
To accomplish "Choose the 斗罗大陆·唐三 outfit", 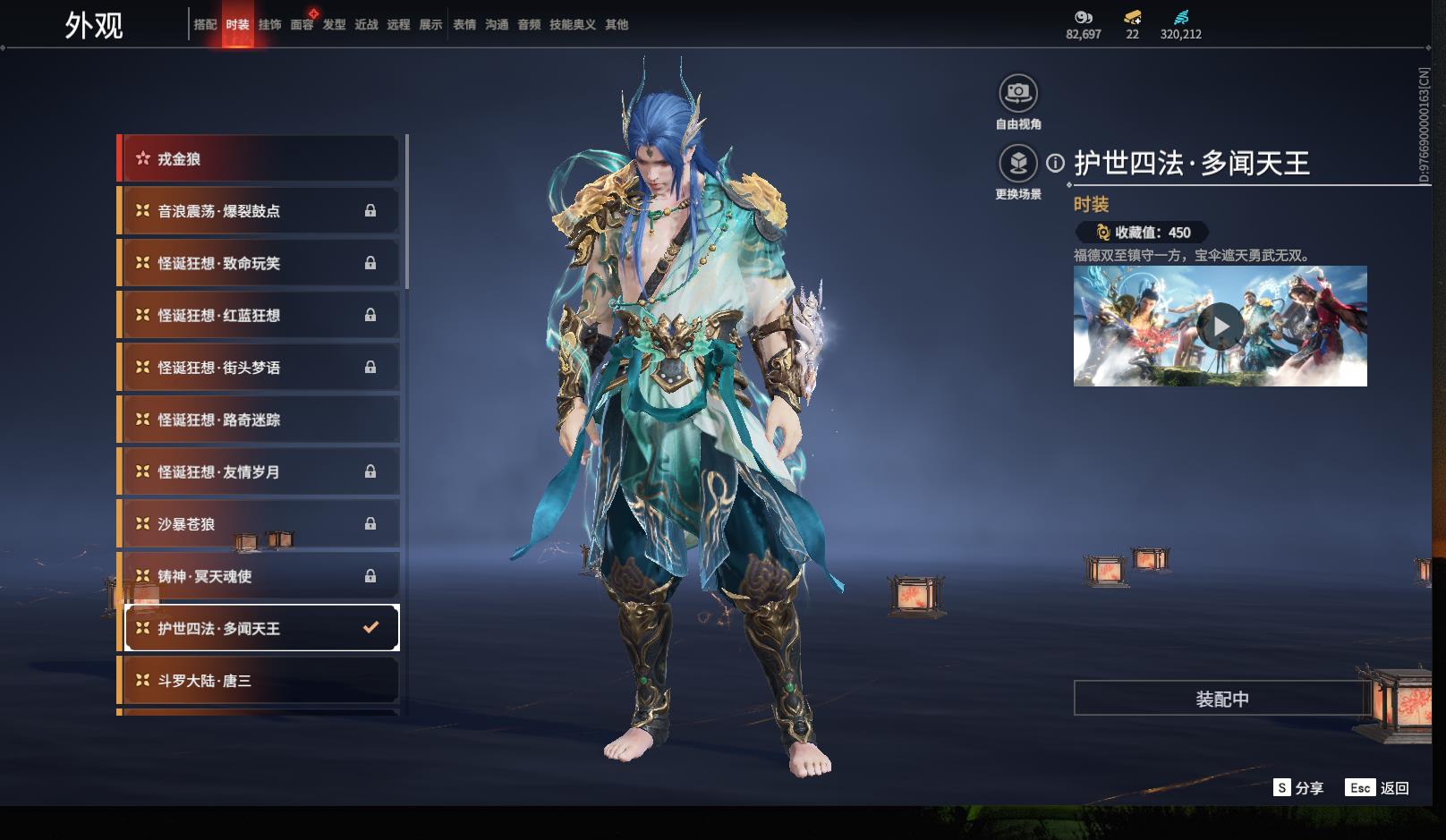I will [x=259, y=681].
